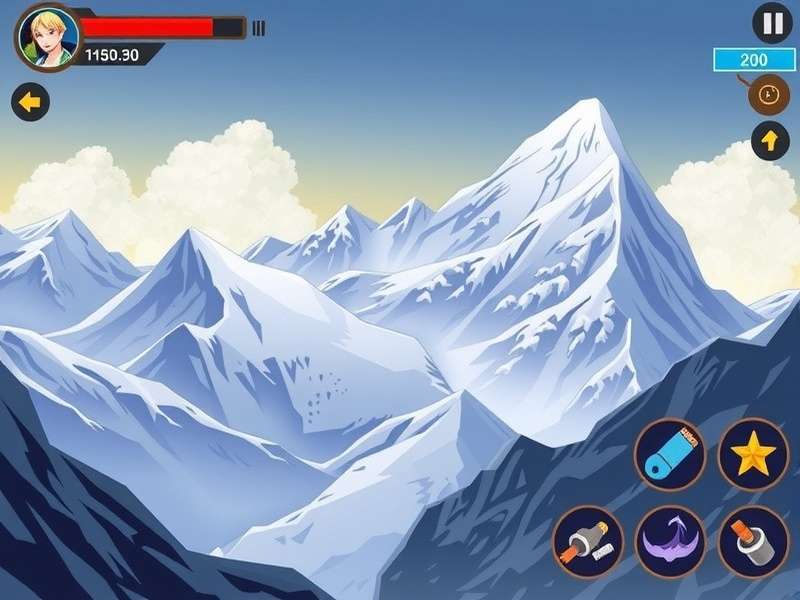This screenshot has height=600, width=800.
Task: Trigger the purple crescent wave skill
Action: [x=671, y=541]
